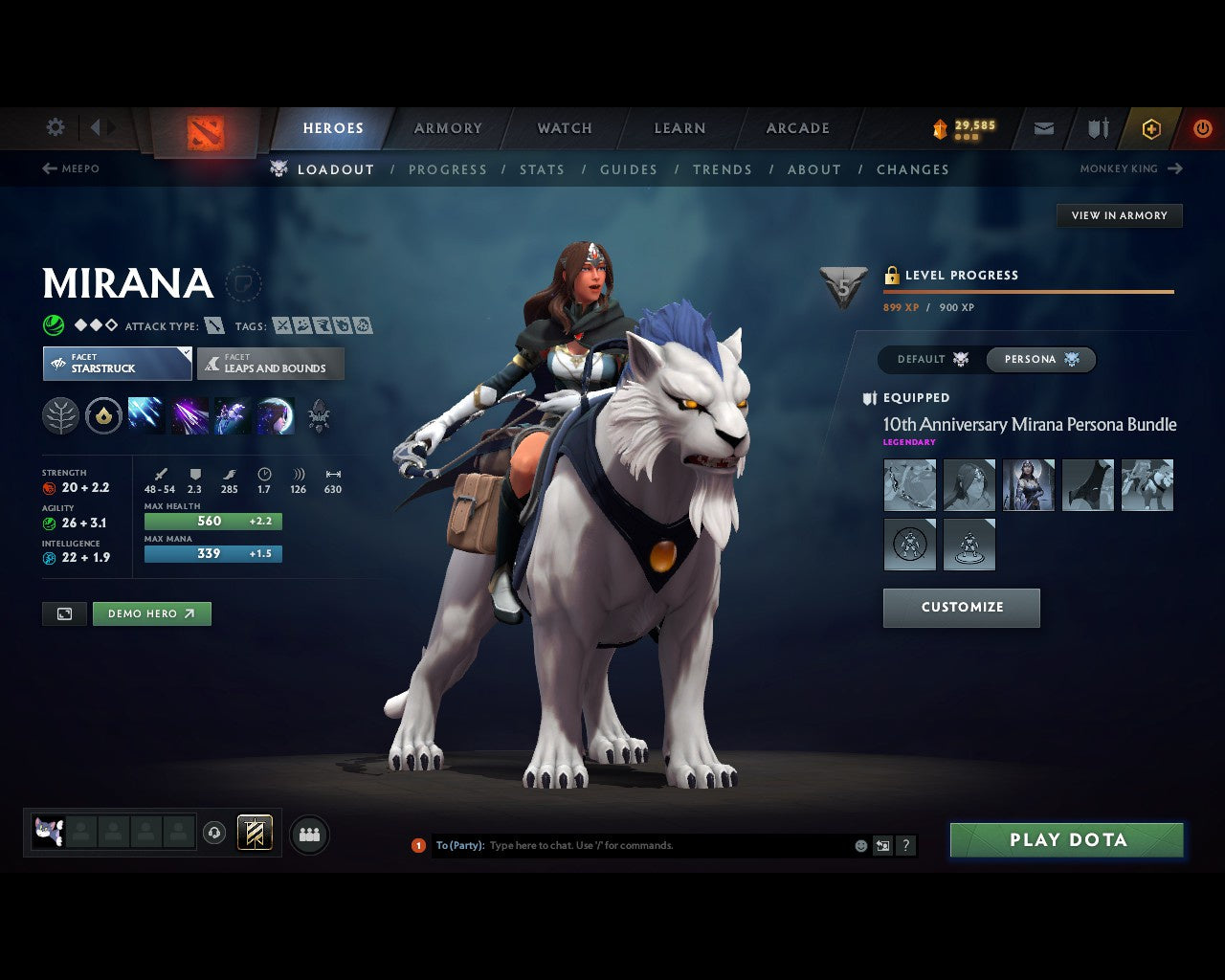Open the mail inbox icon
This screenshot has width=1225, height=980.
(1043, 127)
